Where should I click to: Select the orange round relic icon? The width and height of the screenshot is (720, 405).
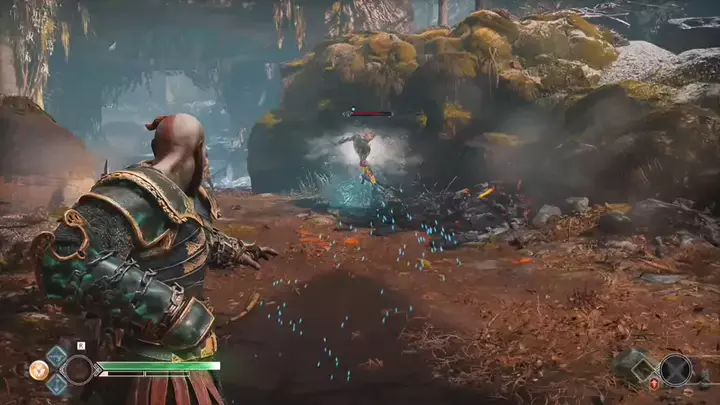(38, 370)
